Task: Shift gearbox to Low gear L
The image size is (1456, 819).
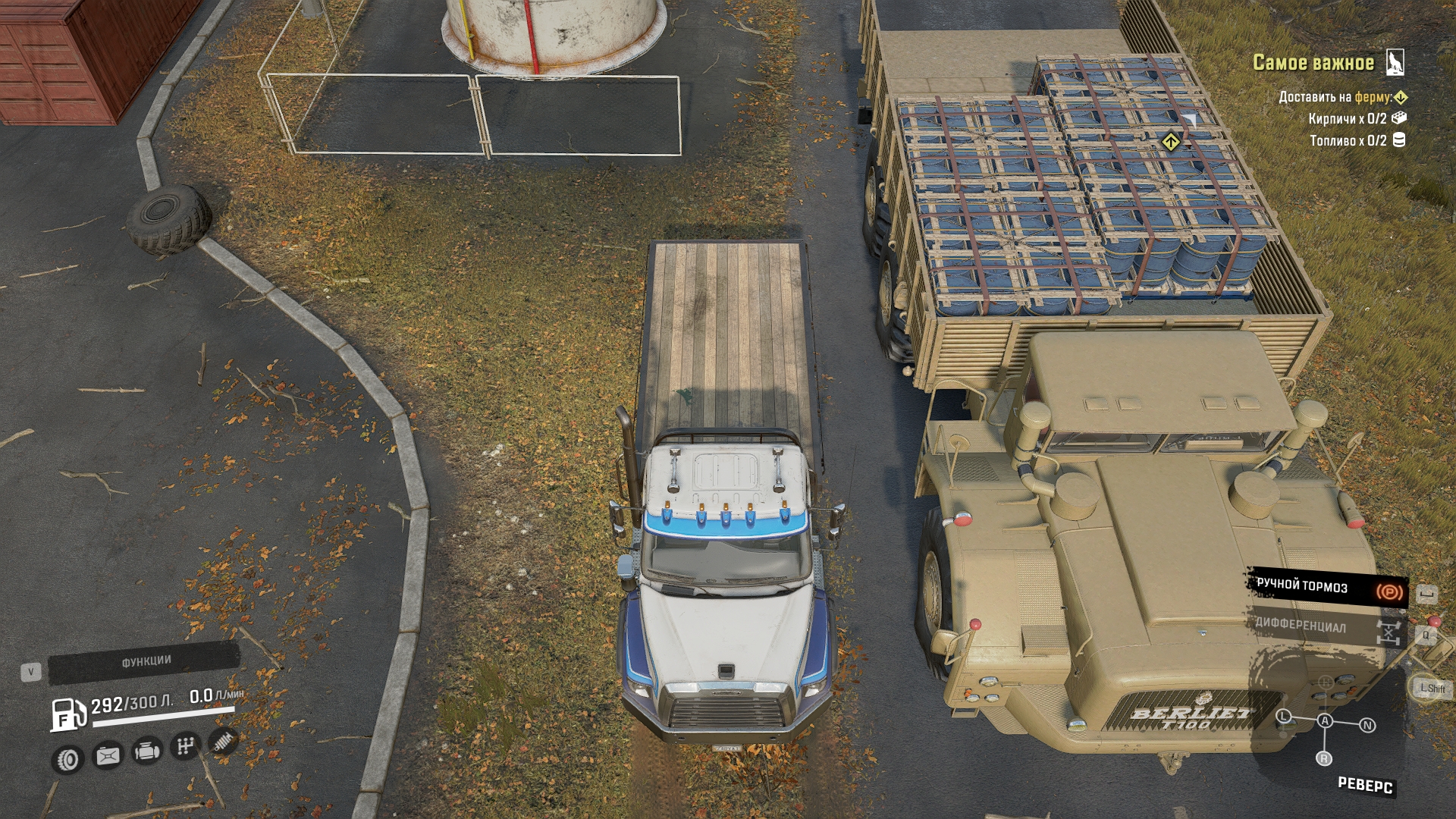Action: click(x=1284, y=716)
